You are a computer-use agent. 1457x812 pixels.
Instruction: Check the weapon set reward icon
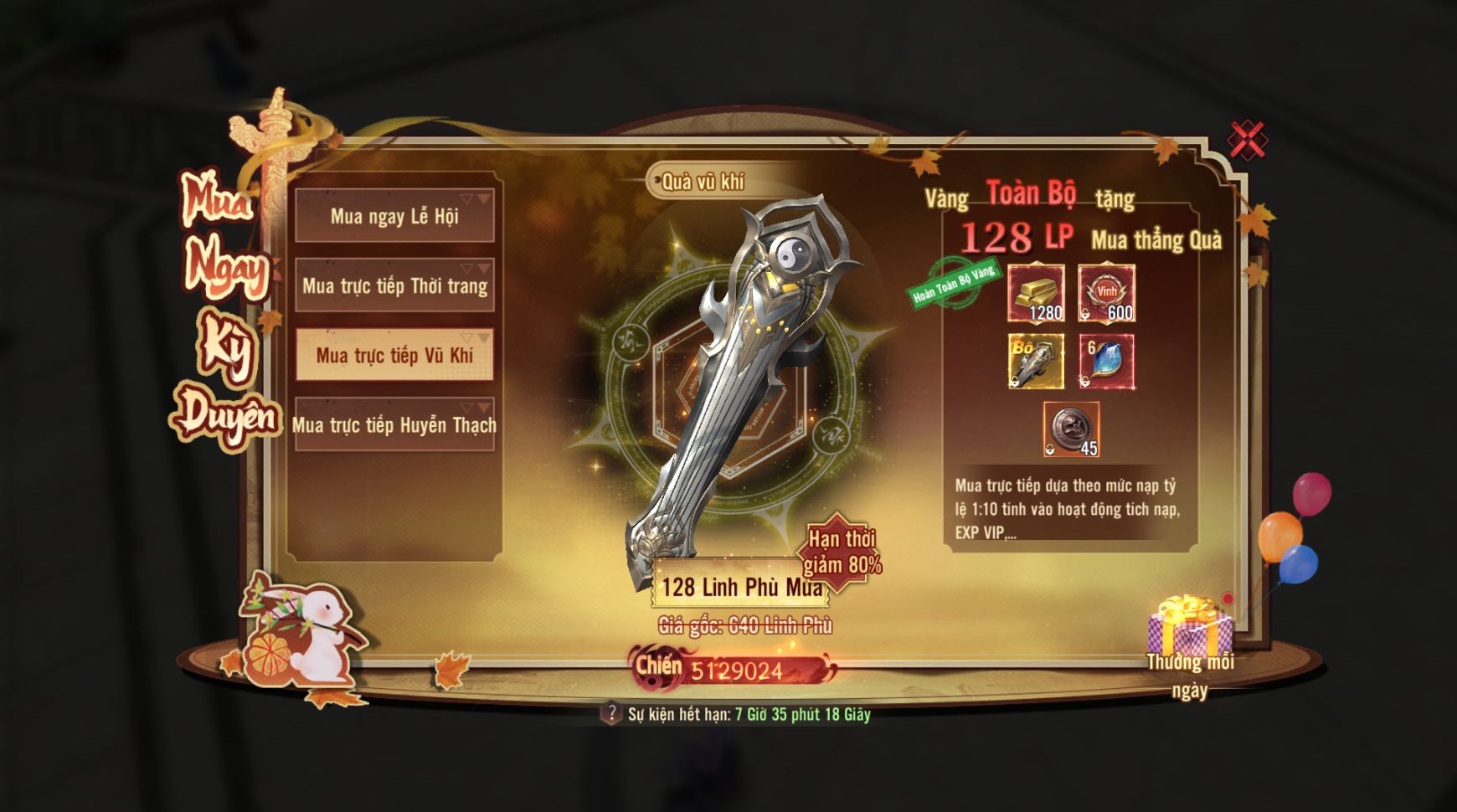(1036, 361)
